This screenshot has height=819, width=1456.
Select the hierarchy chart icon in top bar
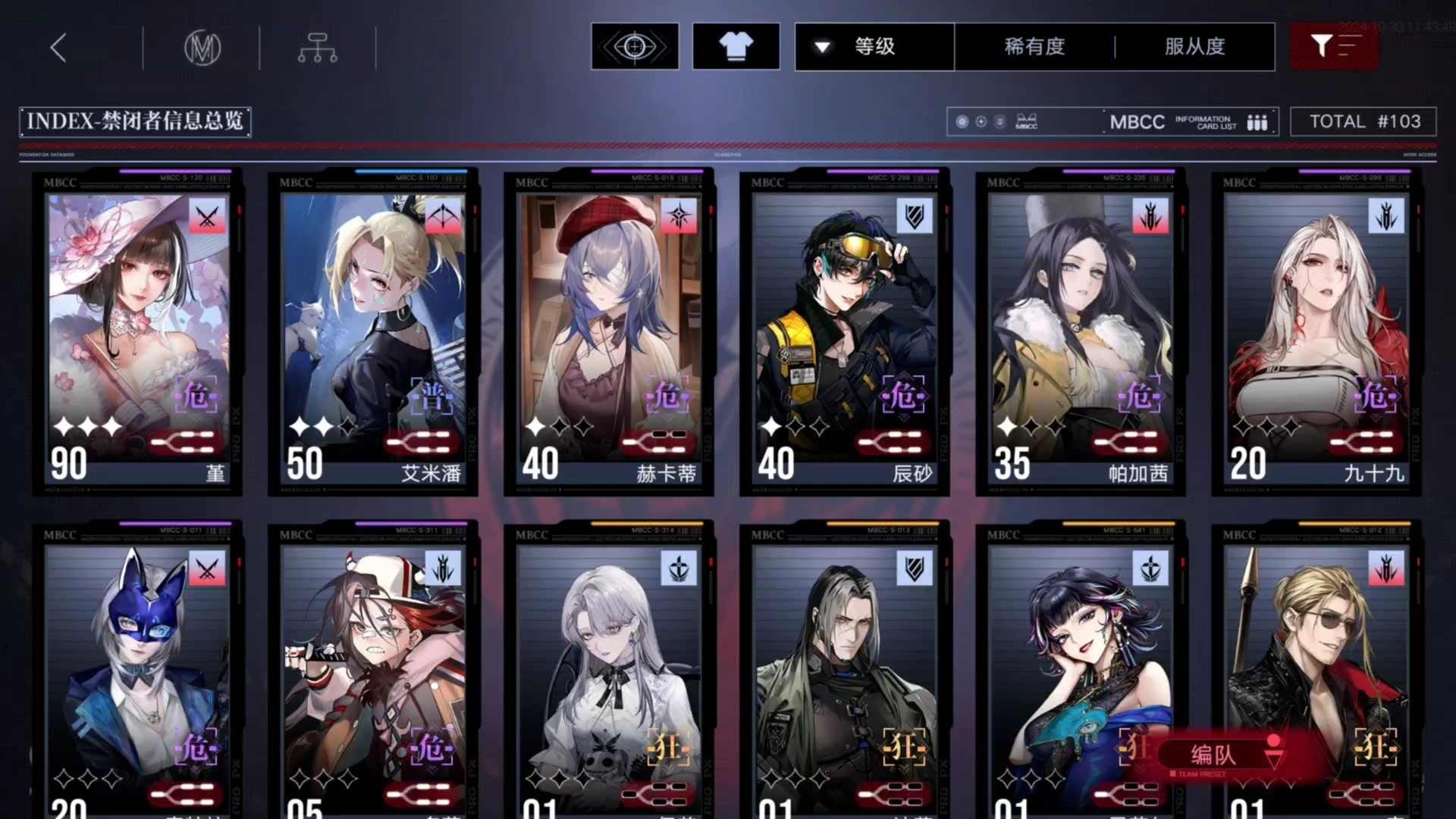point(317,47)
